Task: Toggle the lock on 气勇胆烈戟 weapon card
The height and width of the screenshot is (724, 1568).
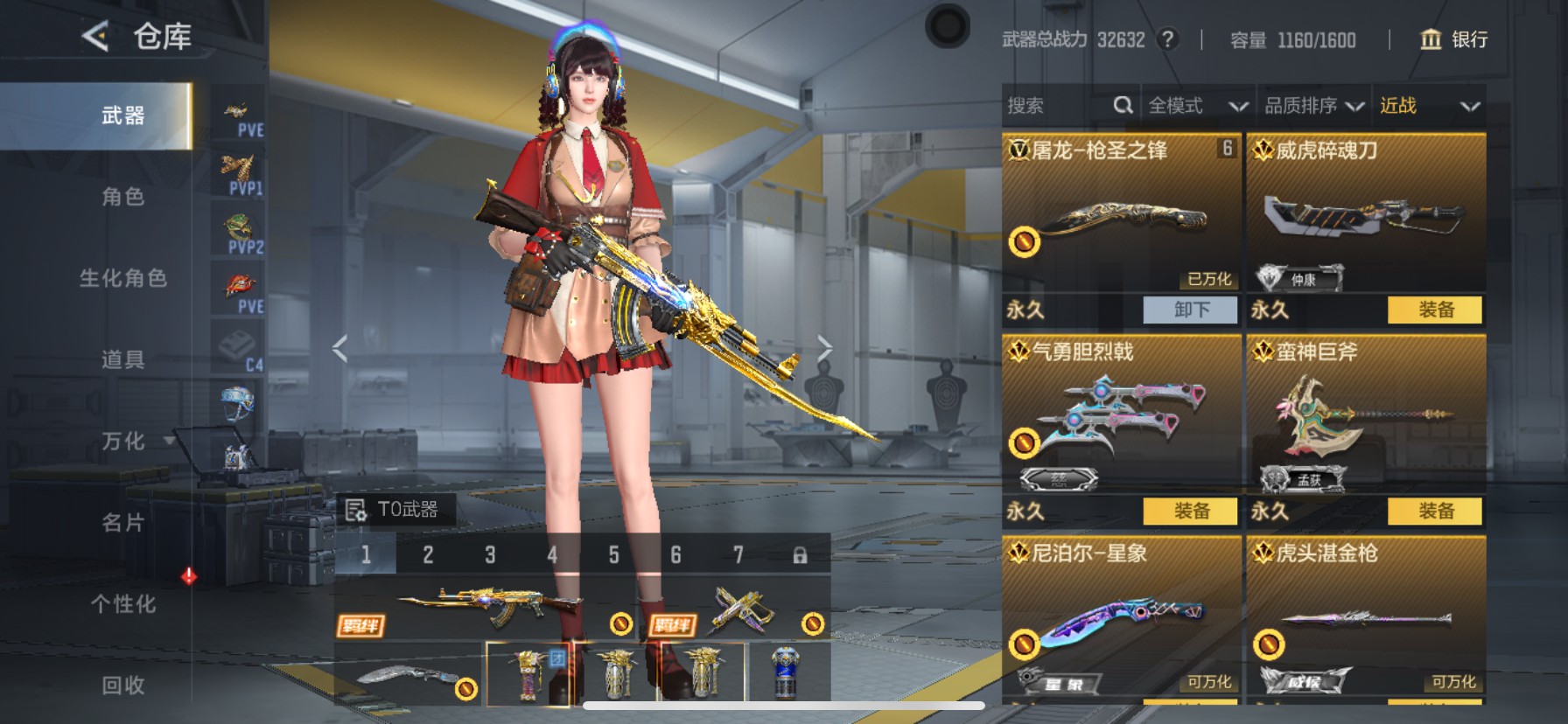Action: tap(1025, 442)
